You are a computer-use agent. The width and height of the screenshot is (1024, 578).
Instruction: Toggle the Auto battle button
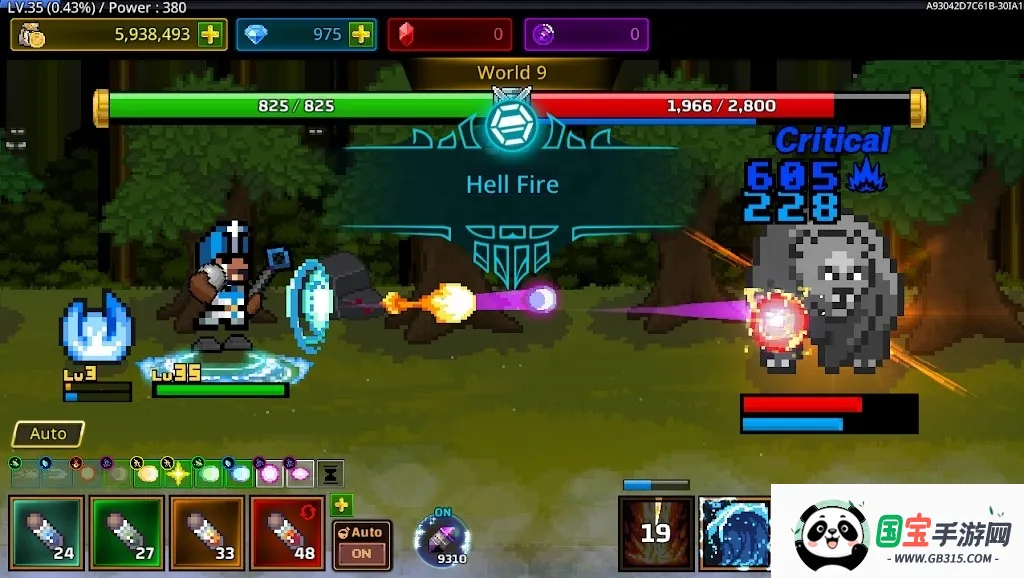[x=48, y=434]
